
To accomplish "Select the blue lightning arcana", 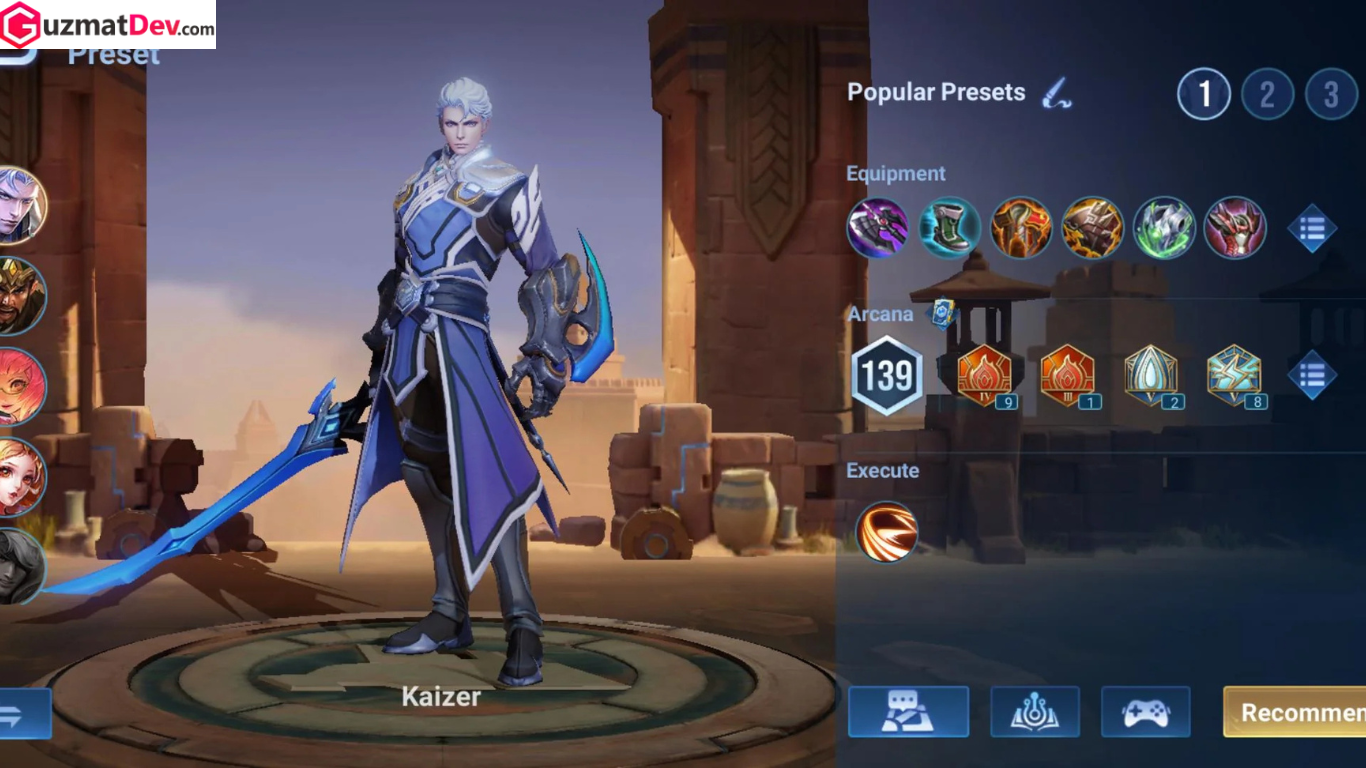I will pos(1234,376).
